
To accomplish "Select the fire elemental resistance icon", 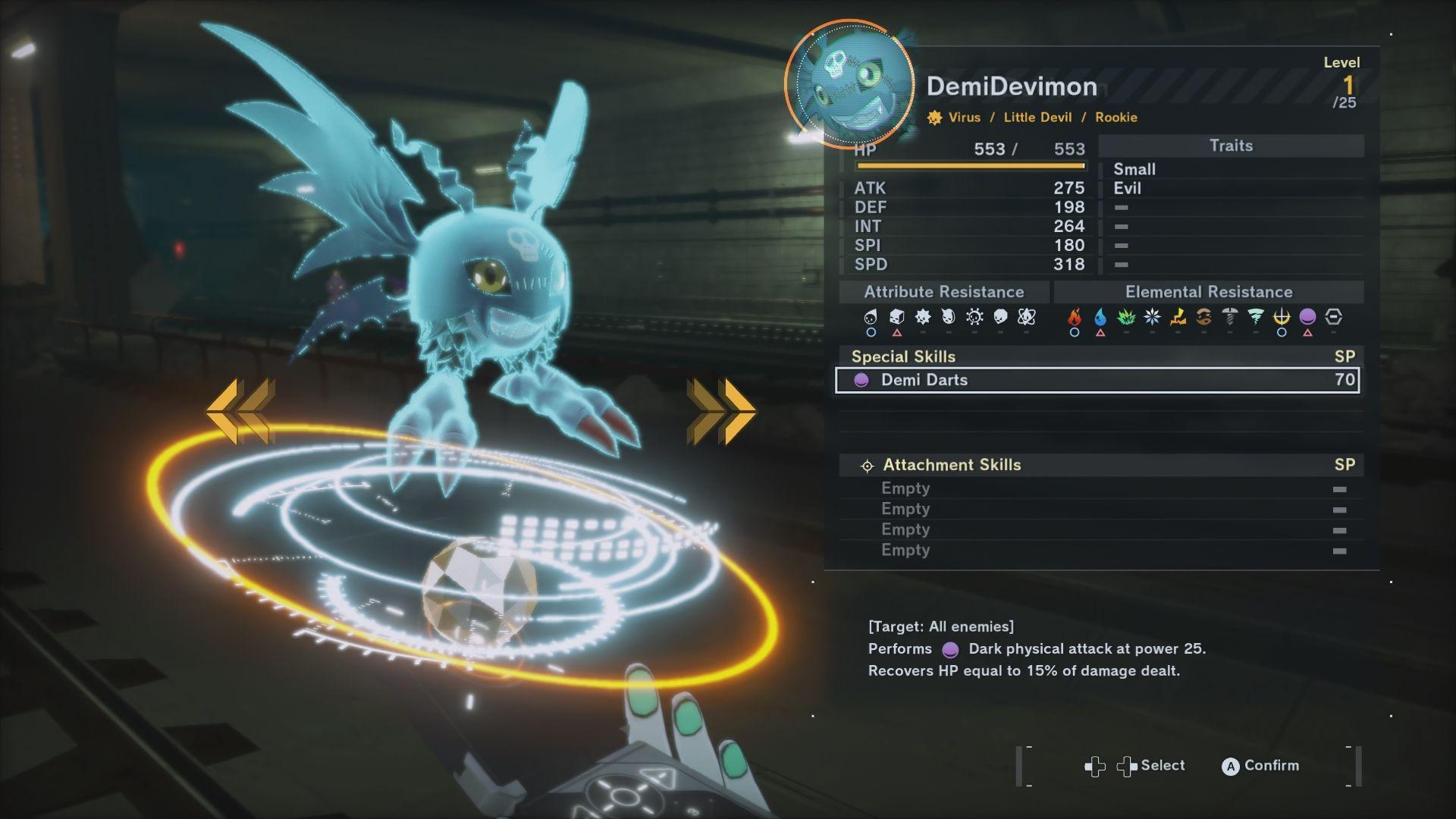I will click(1075, 317).
